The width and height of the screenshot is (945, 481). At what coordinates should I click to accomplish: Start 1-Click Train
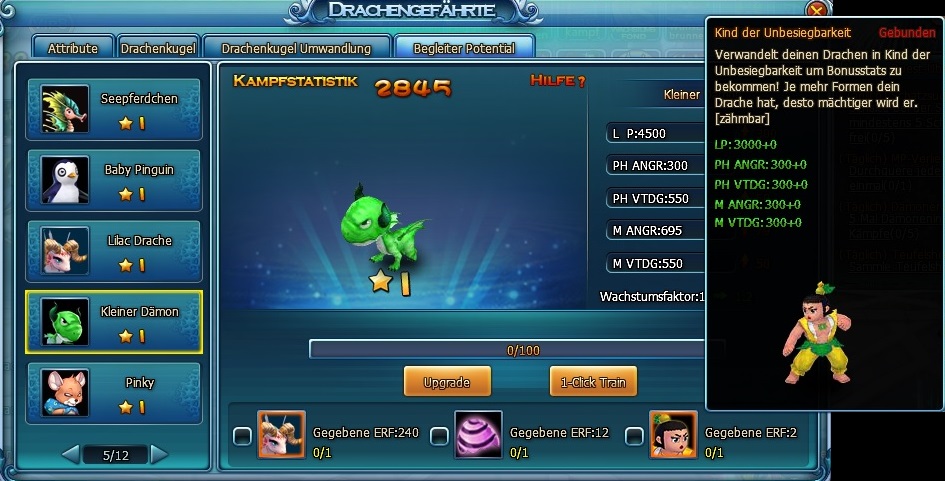click(x=593, y=382)
